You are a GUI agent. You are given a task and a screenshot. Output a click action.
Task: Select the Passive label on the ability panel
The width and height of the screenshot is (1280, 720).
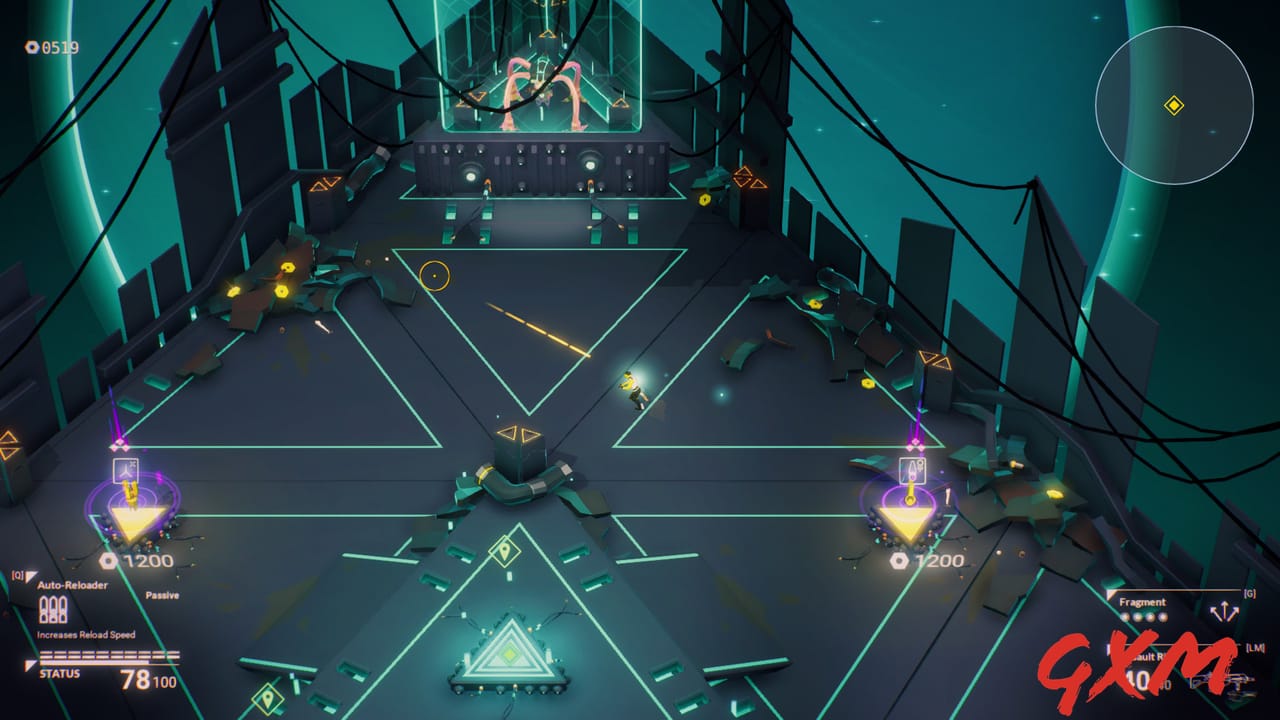[x=162, y=595]
